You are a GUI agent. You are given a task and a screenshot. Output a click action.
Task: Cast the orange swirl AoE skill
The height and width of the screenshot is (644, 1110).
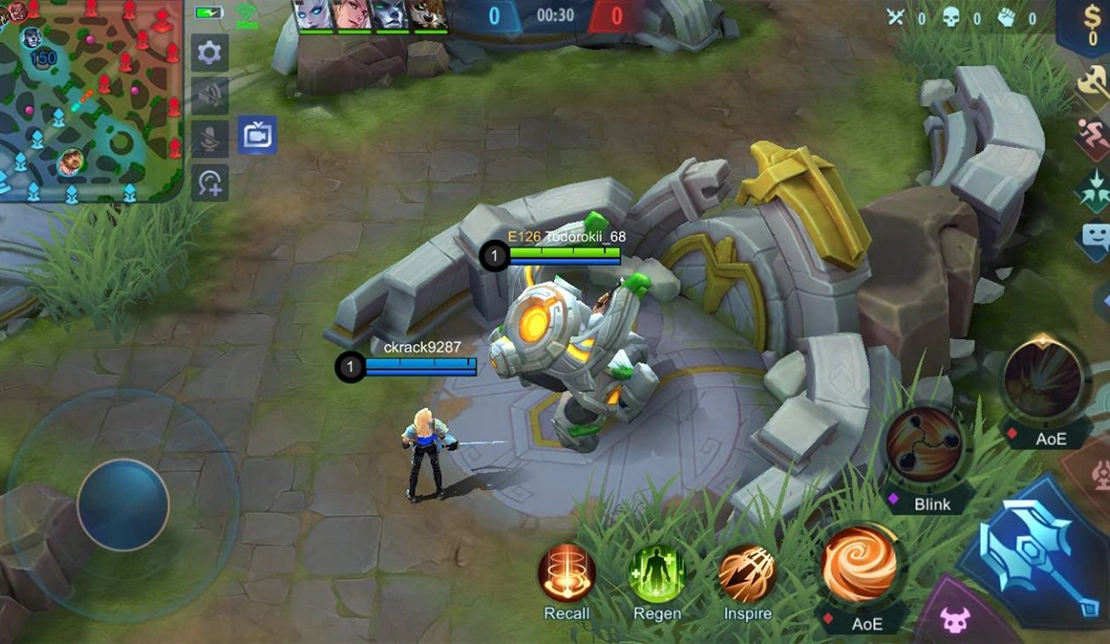(x=858, y=566)
